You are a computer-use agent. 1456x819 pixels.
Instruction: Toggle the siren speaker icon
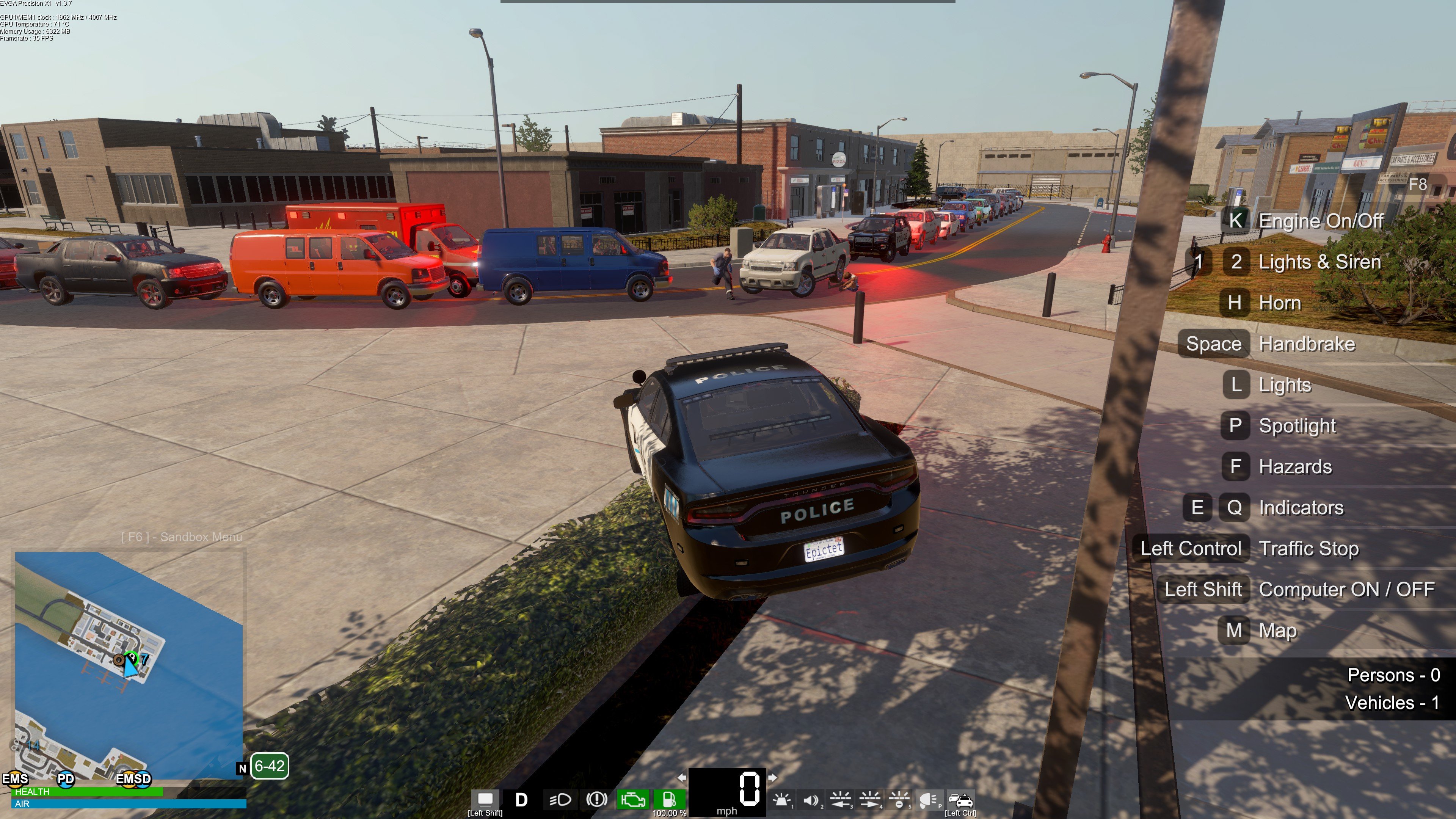coord(811,800)
